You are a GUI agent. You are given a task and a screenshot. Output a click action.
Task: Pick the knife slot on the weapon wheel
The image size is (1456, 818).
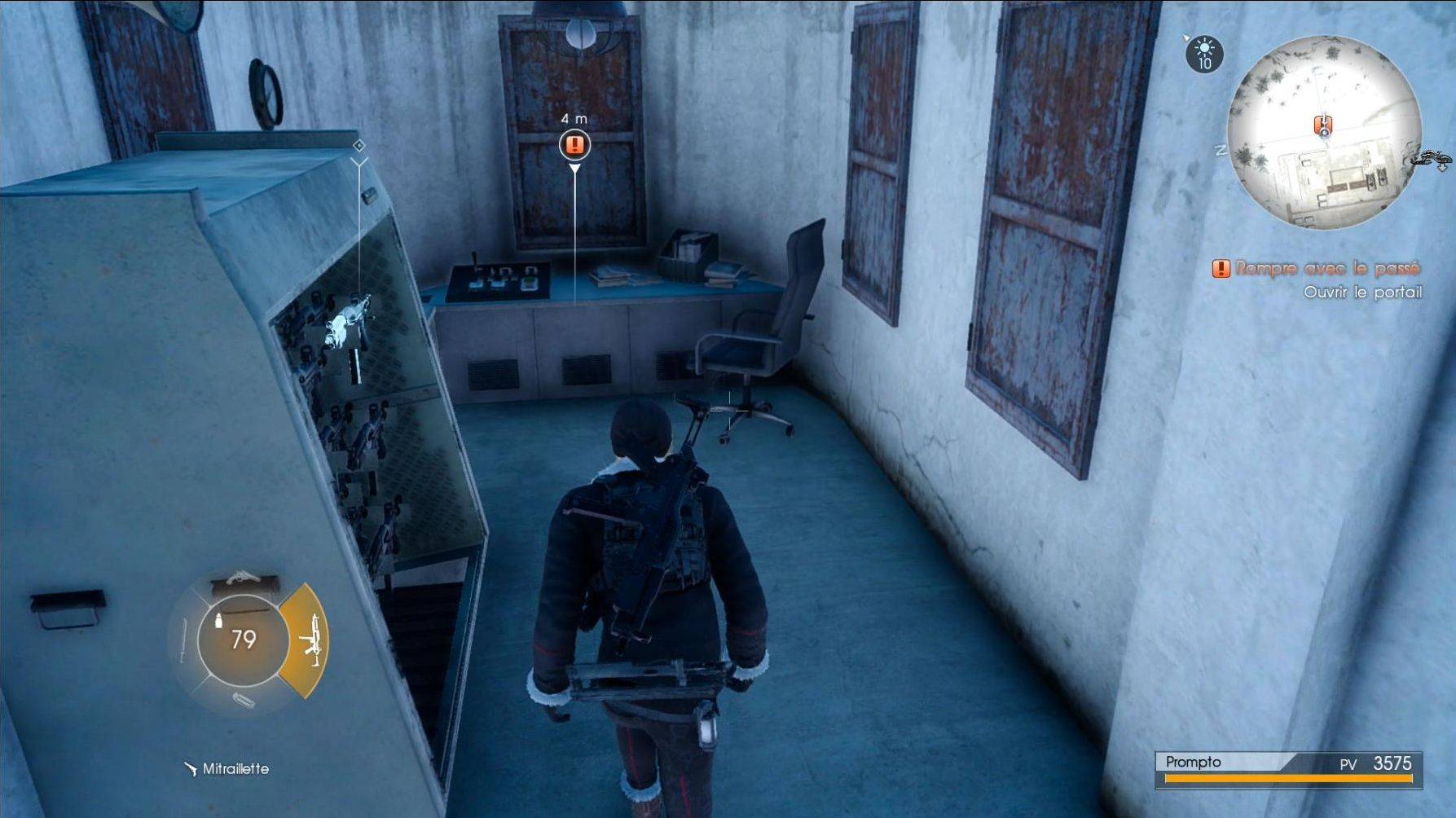coord(183,642)
